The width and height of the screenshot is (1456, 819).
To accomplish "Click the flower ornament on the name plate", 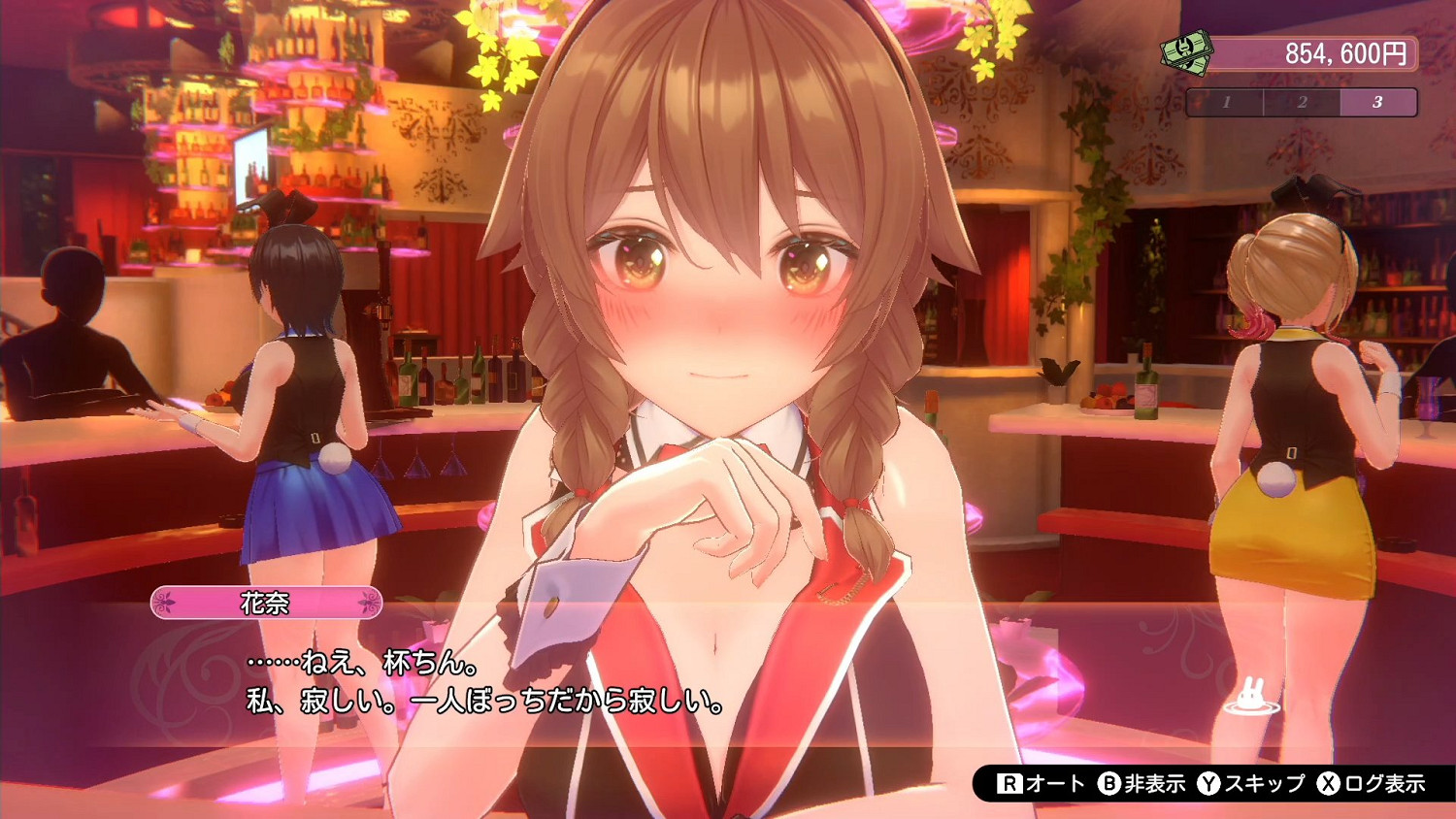I will [167, 602].
